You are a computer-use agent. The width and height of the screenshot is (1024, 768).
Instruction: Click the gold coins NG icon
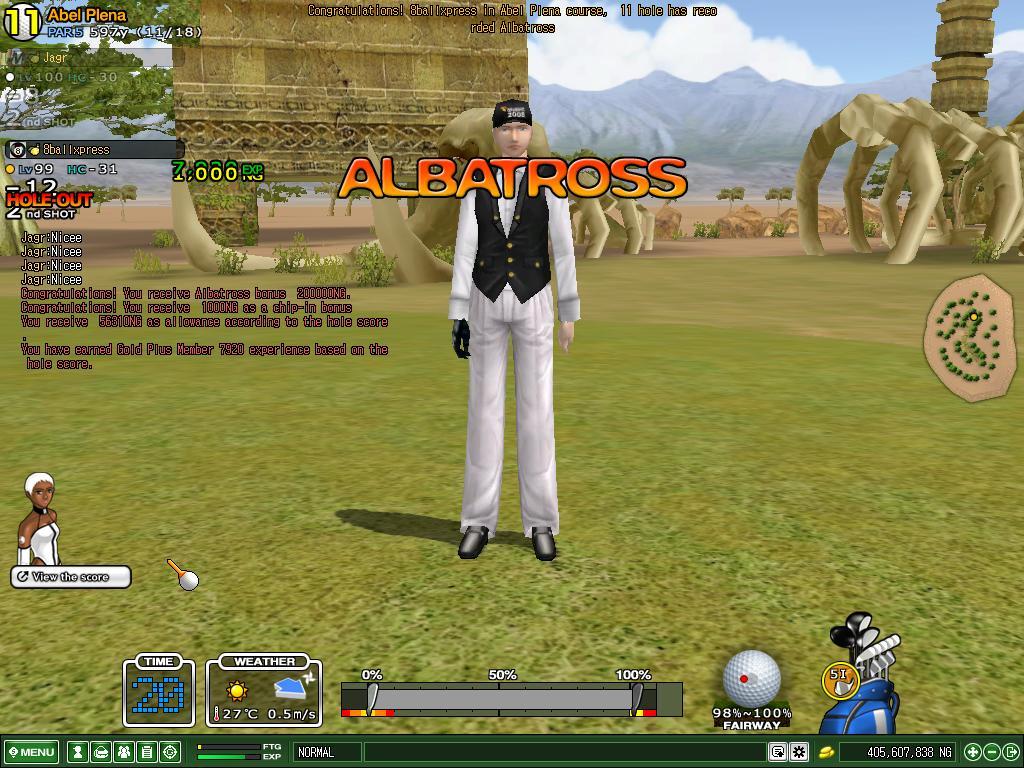pos(828,752)
